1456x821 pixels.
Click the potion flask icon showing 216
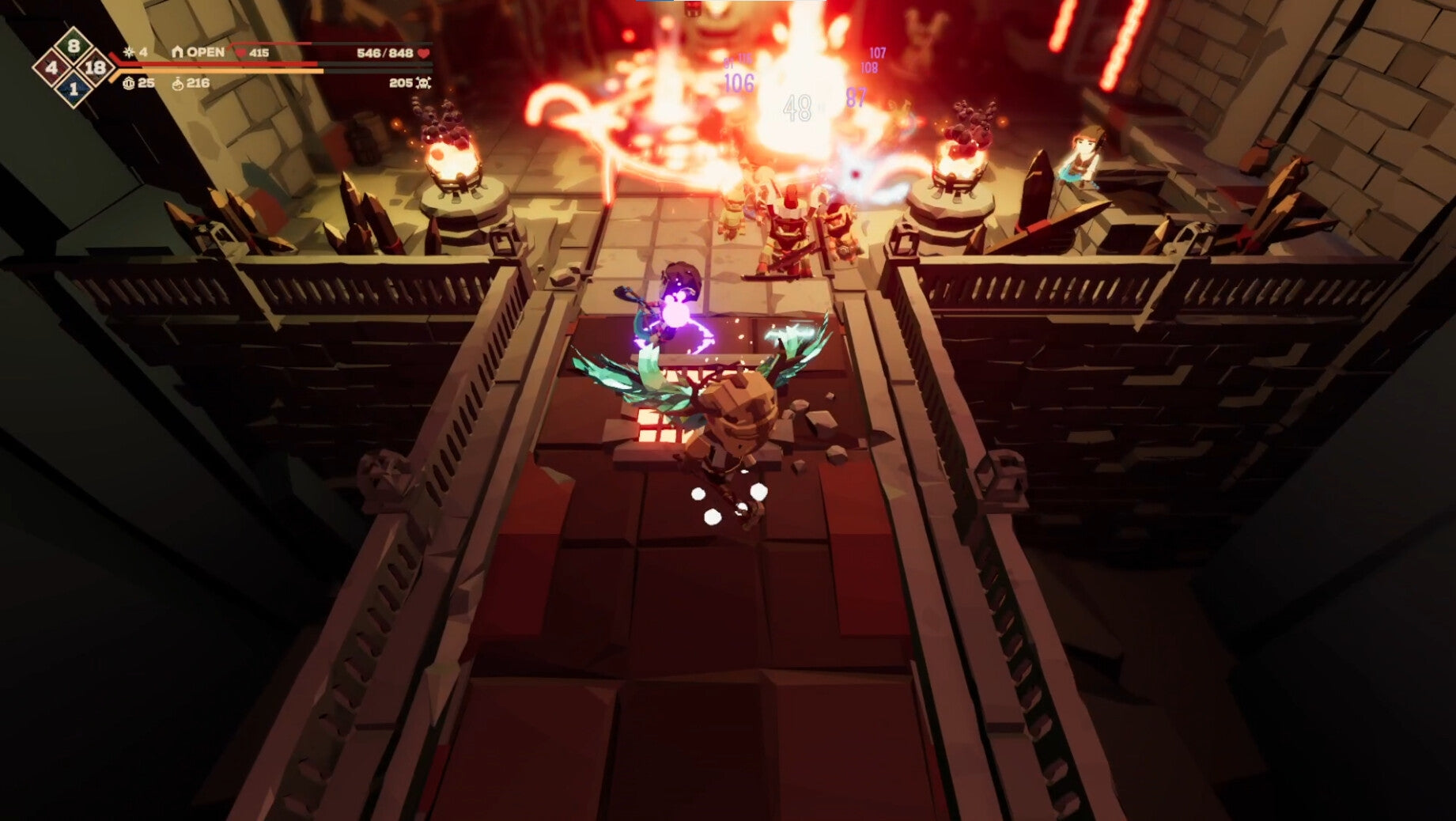coord(178,84)
